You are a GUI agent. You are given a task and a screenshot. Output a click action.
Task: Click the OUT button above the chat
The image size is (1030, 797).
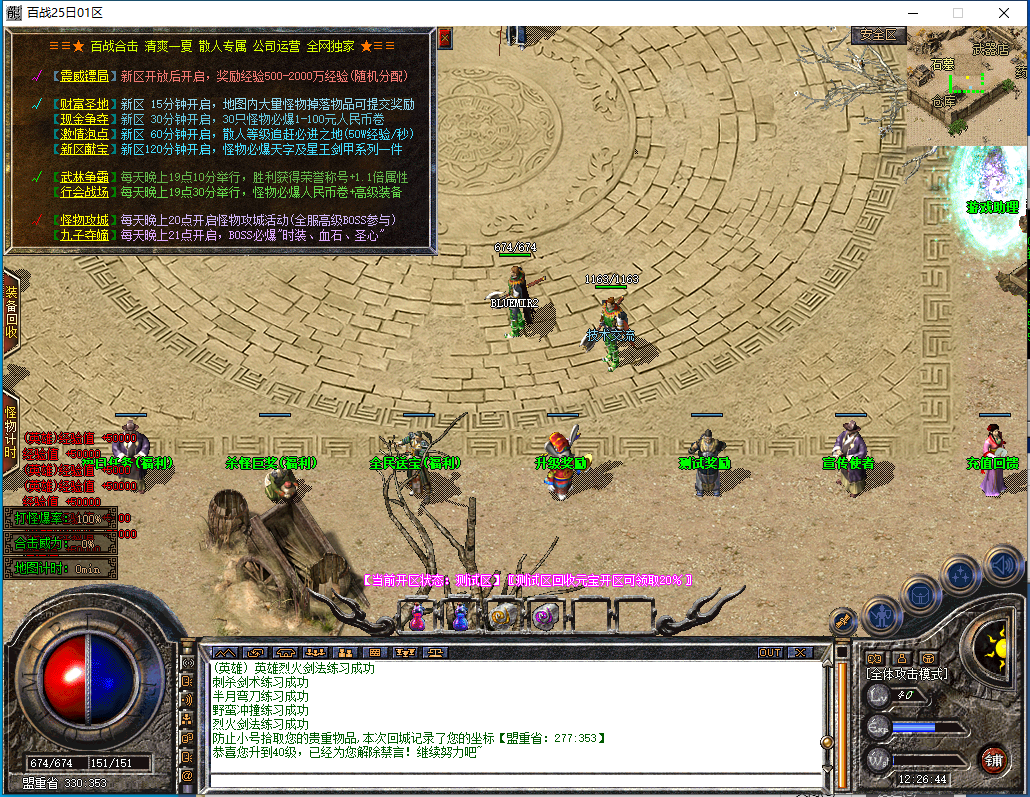[769, 652]
